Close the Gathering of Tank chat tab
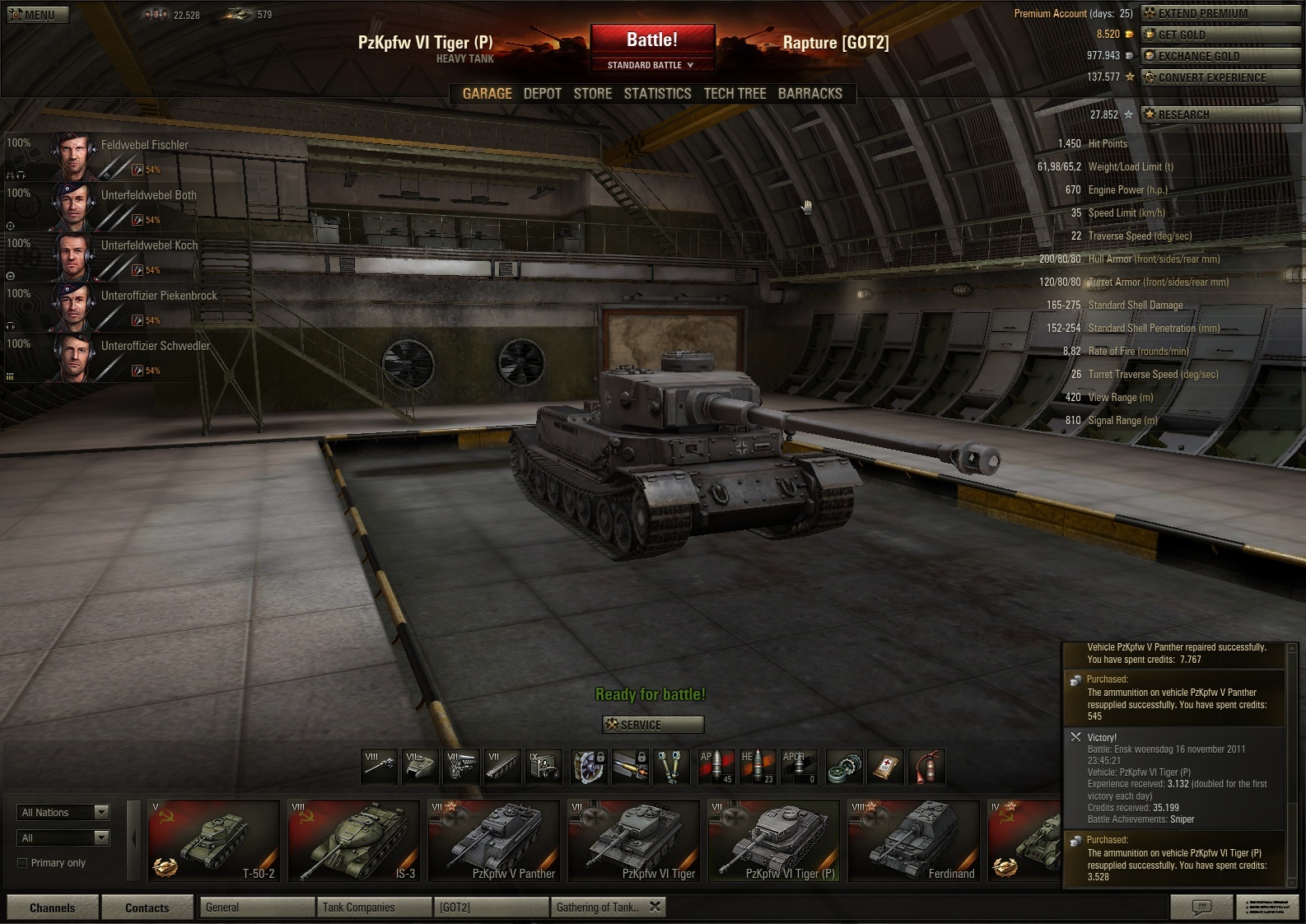The width and height of the screenshot is (1306, 924). (x=655, y=907)
